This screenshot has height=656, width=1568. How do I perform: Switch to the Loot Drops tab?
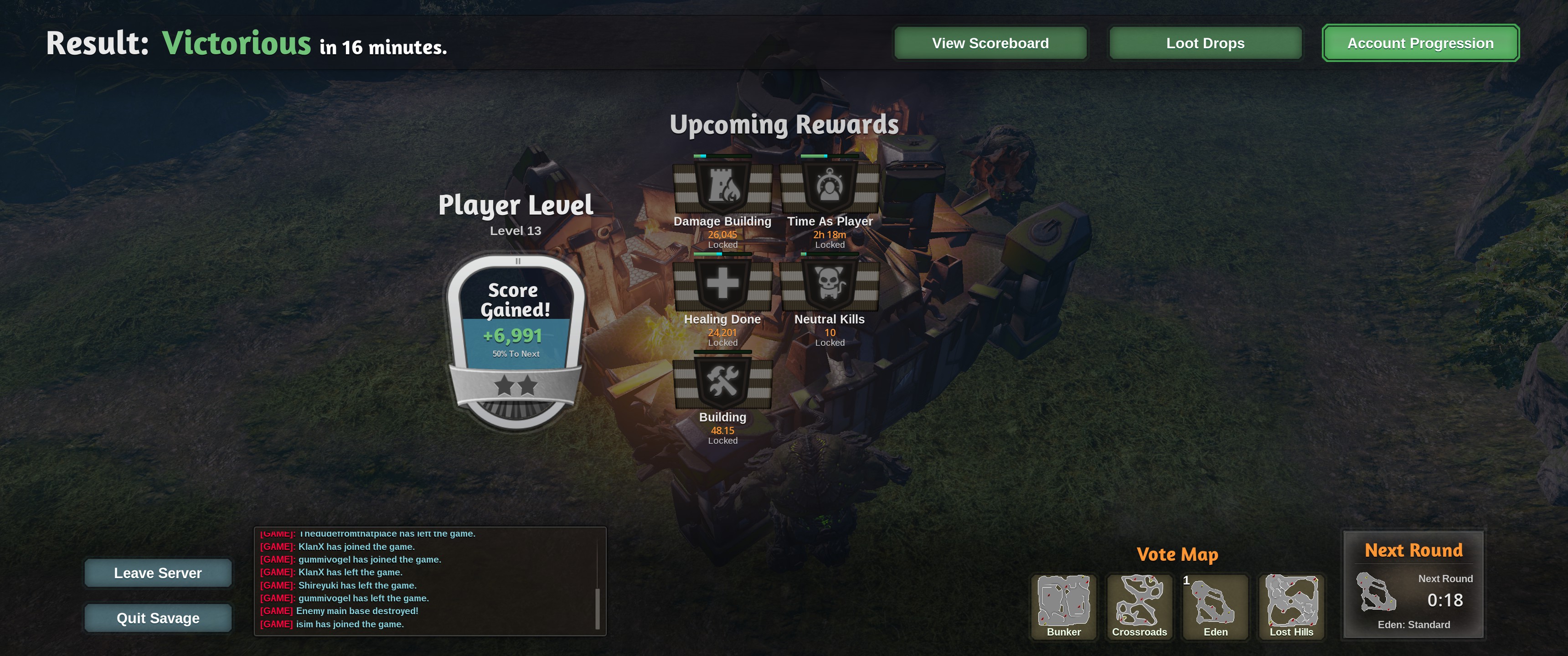[x=1205, y=43]
